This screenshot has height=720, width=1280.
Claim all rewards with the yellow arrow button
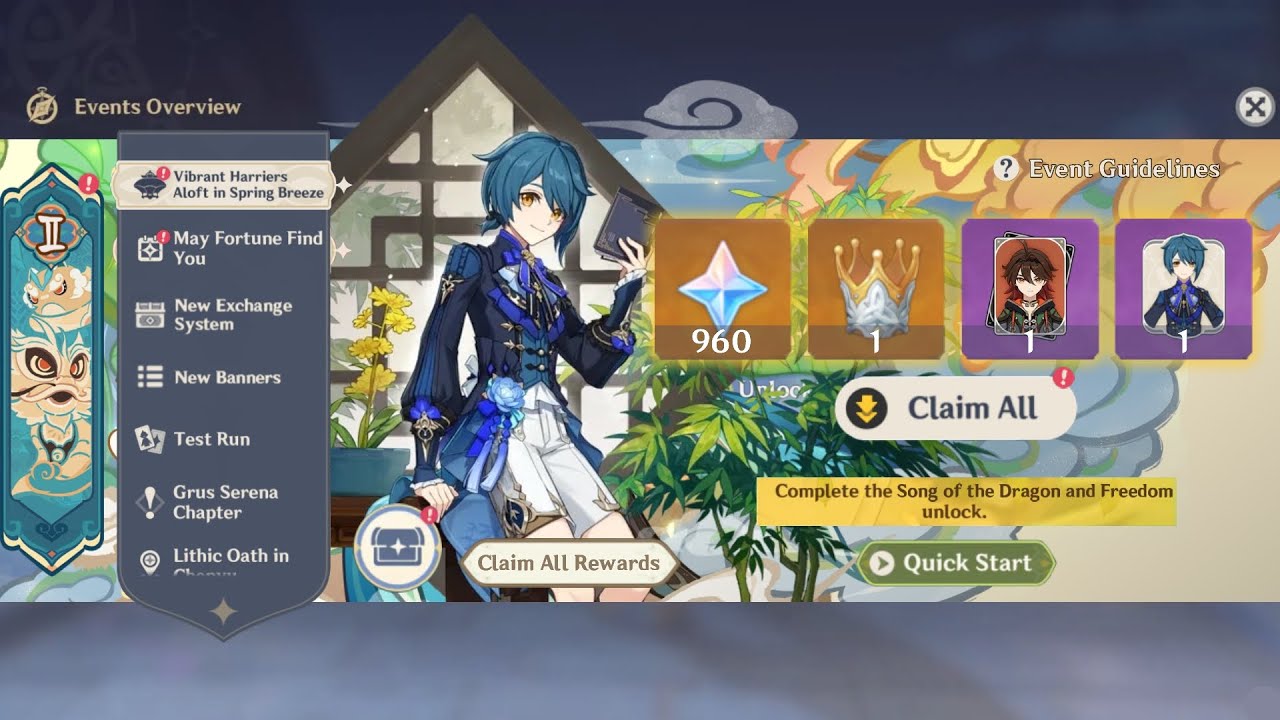[x=954, y=409]
